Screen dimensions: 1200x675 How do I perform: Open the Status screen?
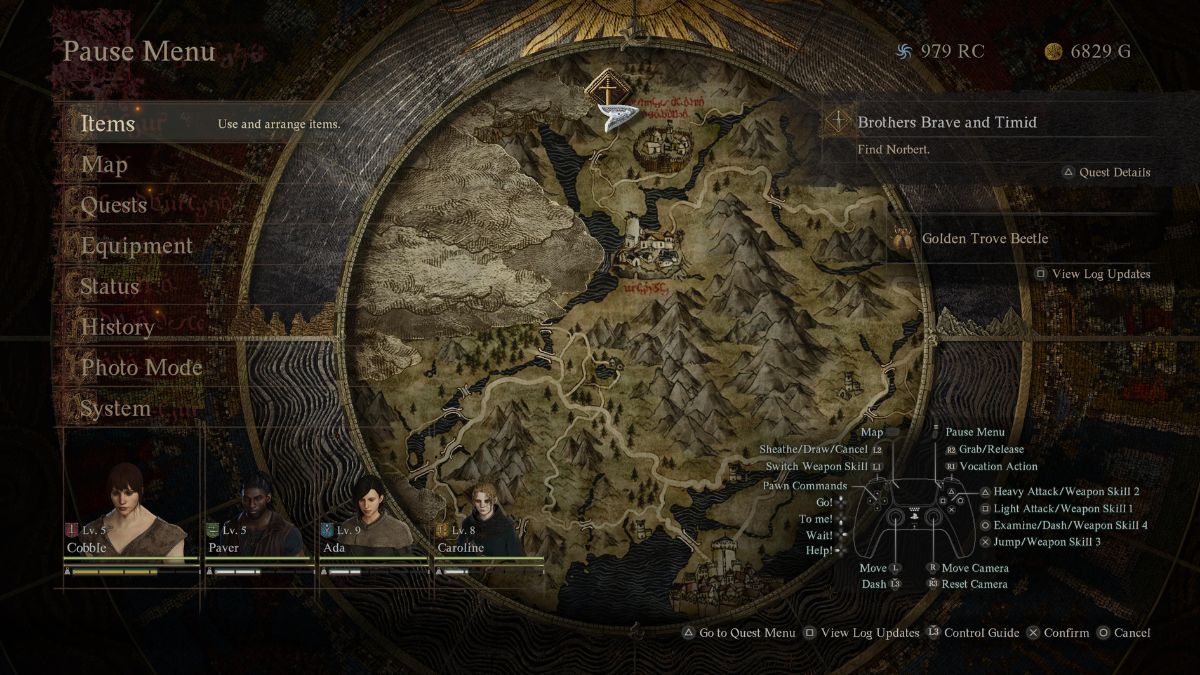tap(110, 287)
